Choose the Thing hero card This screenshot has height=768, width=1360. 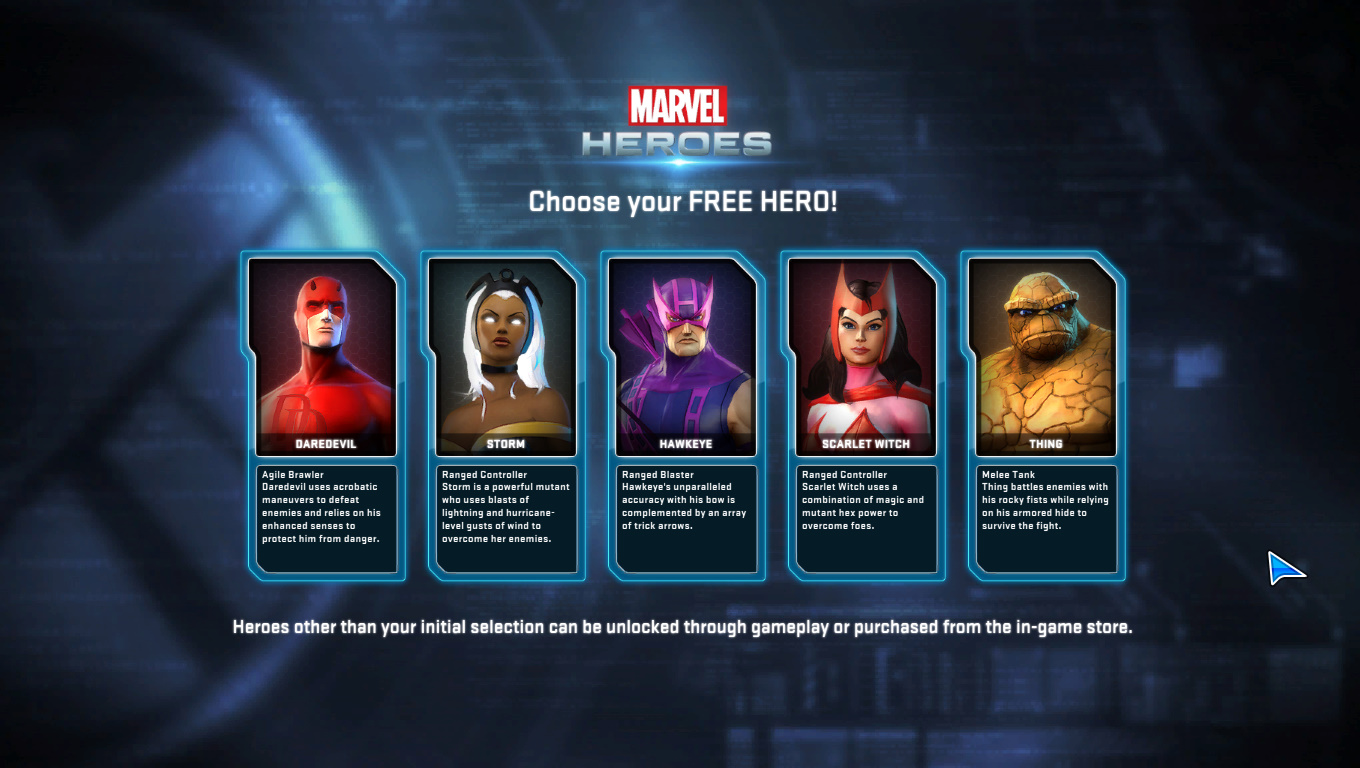coord(1042,358)
